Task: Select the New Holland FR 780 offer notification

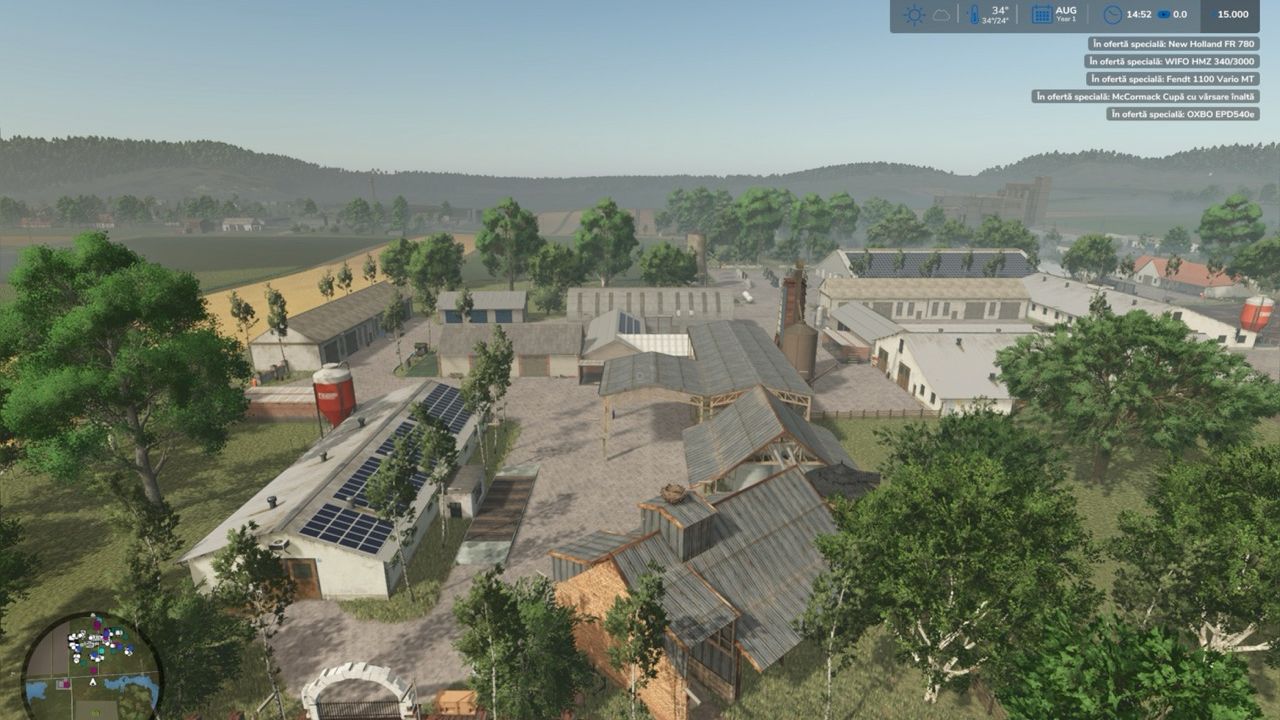Action: [1173, 44]
